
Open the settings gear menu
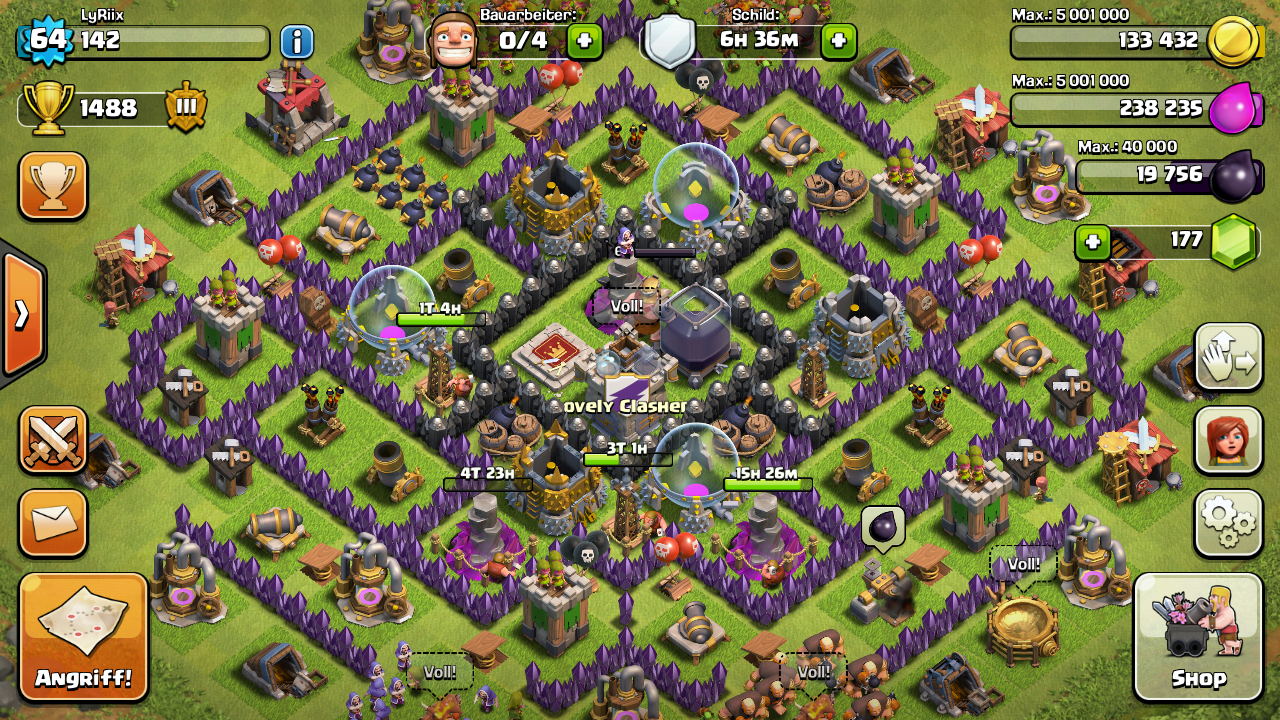pos(1228,523)
